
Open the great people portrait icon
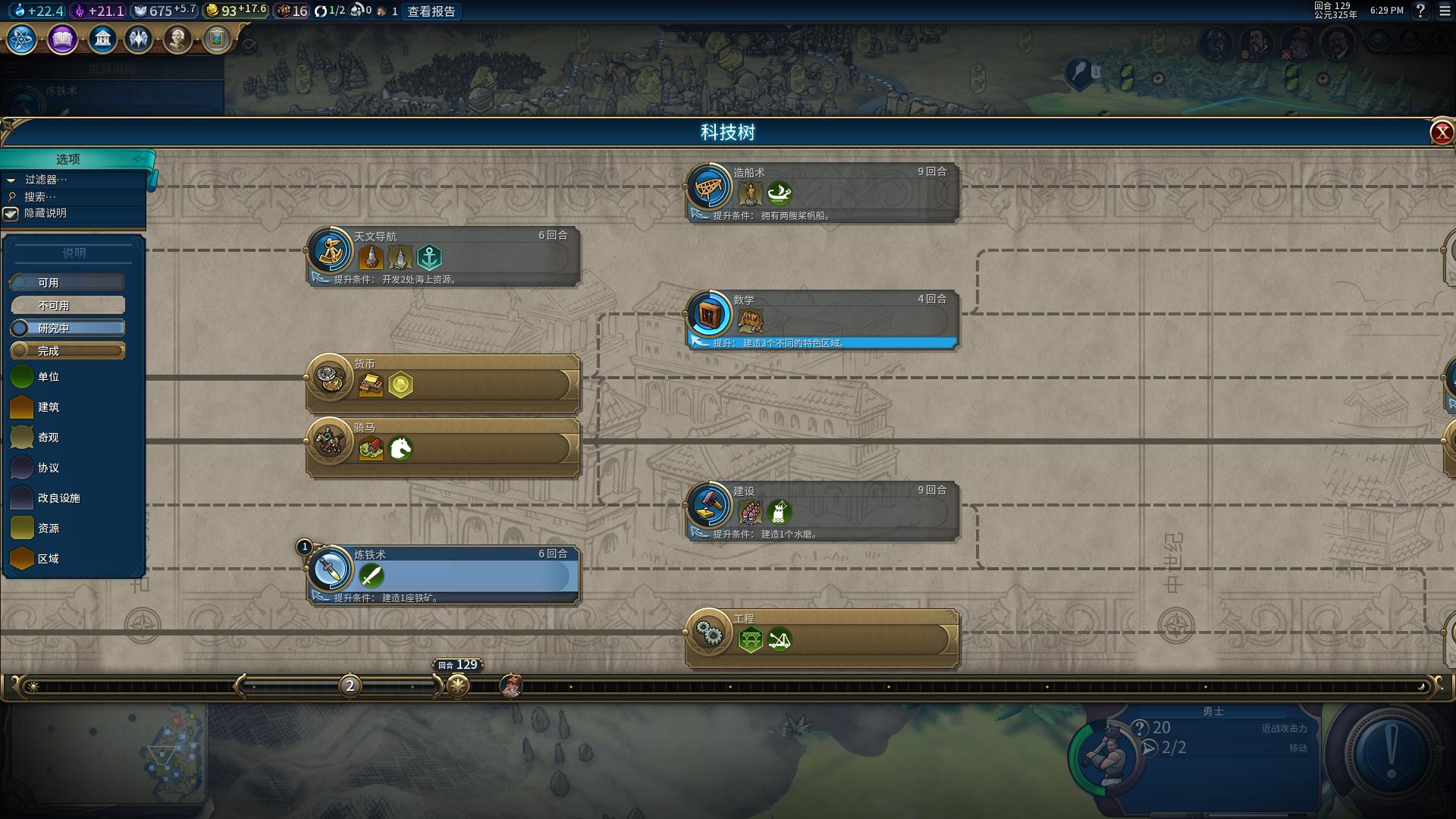177,39
